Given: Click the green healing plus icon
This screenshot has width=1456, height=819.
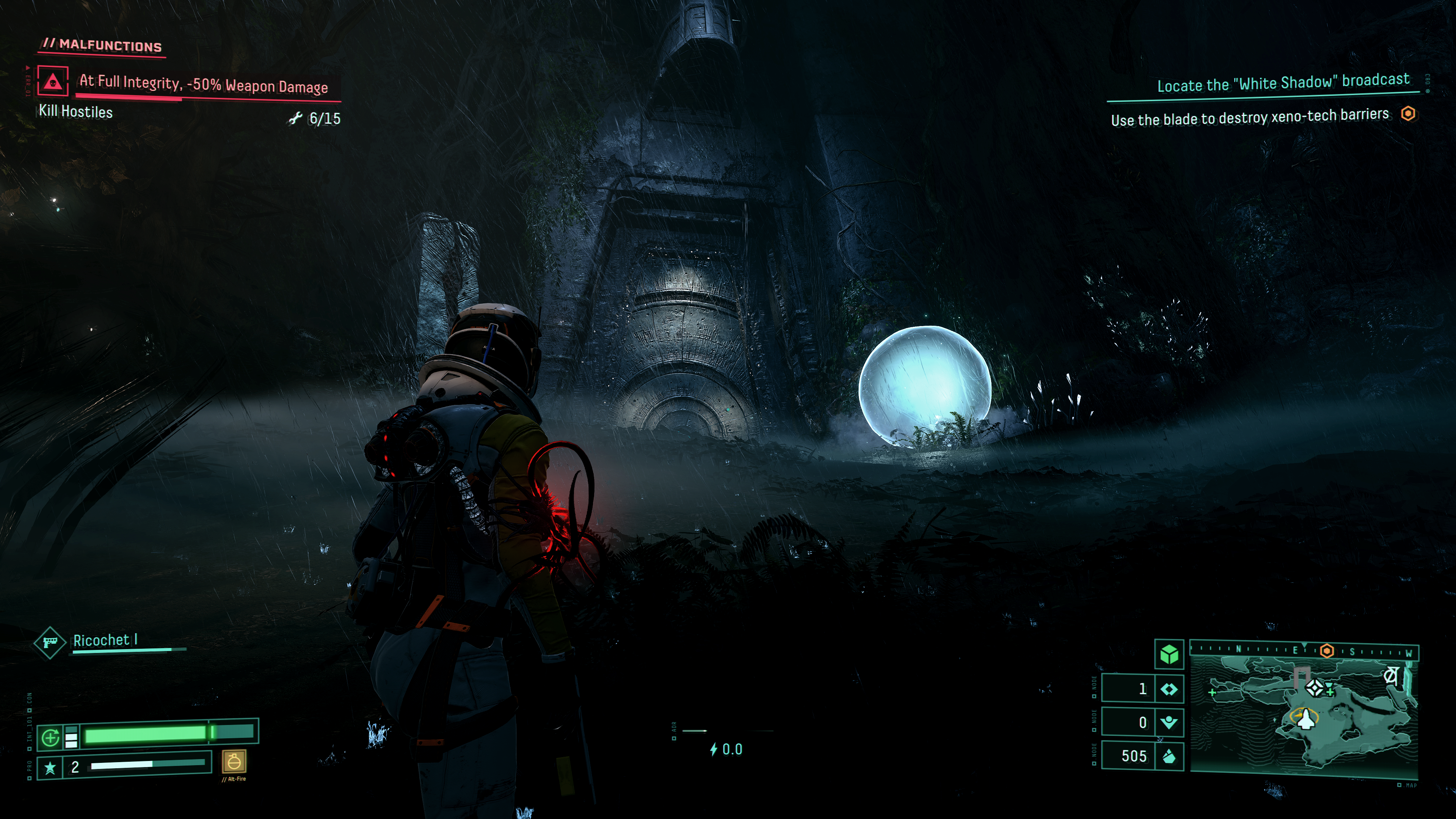Looking at the screenshot, I should coord(51,737).
